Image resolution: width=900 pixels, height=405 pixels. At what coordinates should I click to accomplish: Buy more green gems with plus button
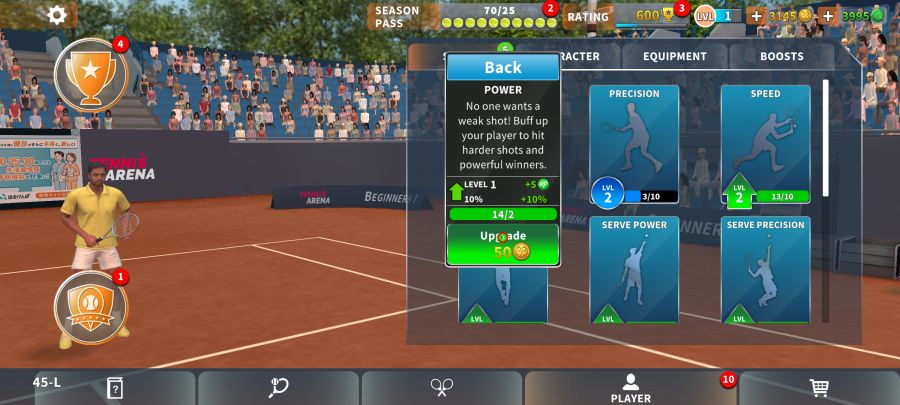(x=828, y=16)
